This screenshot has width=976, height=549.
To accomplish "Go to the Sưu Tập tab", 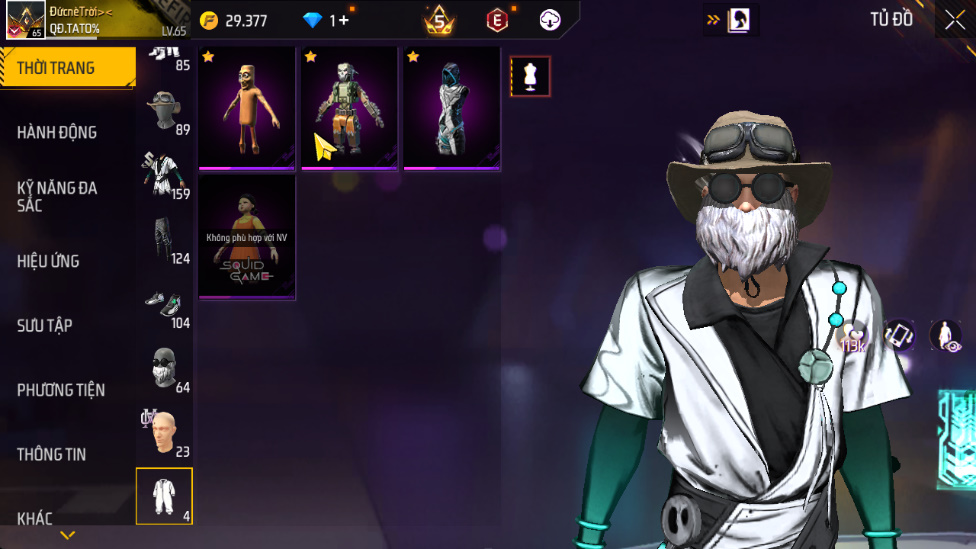I will click(x=45, y=325).
